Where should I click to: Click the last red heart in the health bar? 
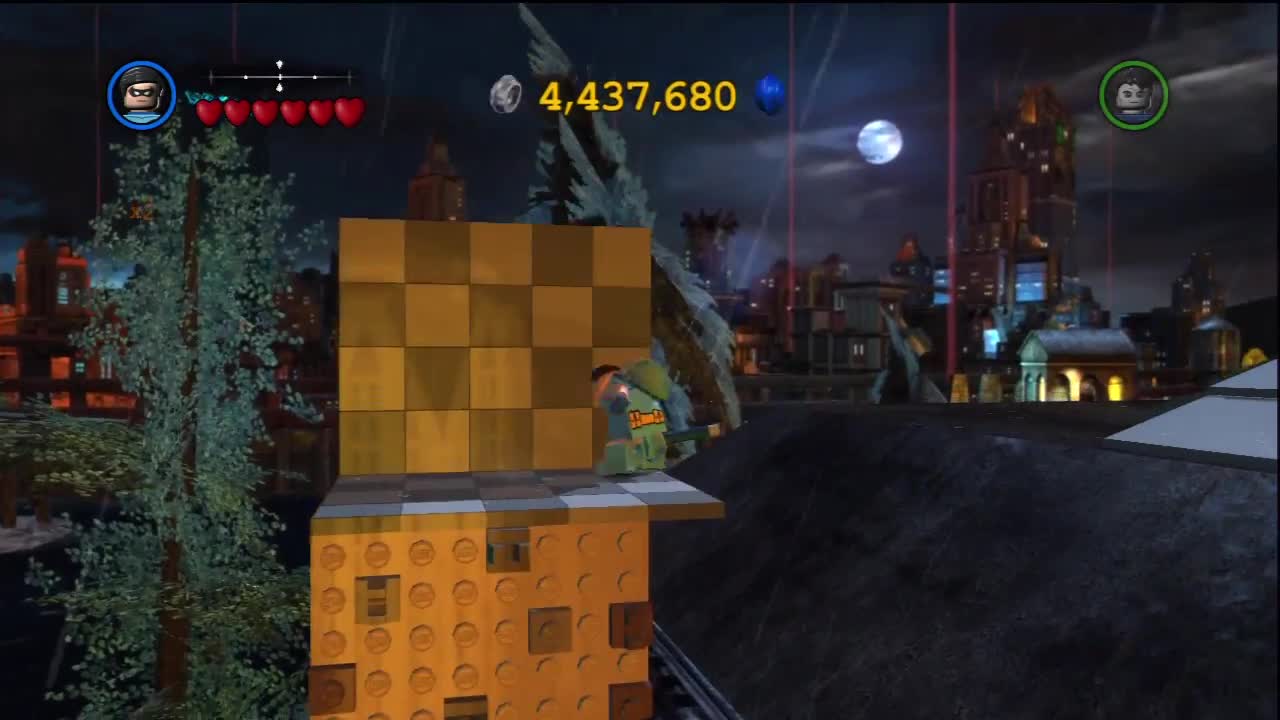tap(350, 111)
